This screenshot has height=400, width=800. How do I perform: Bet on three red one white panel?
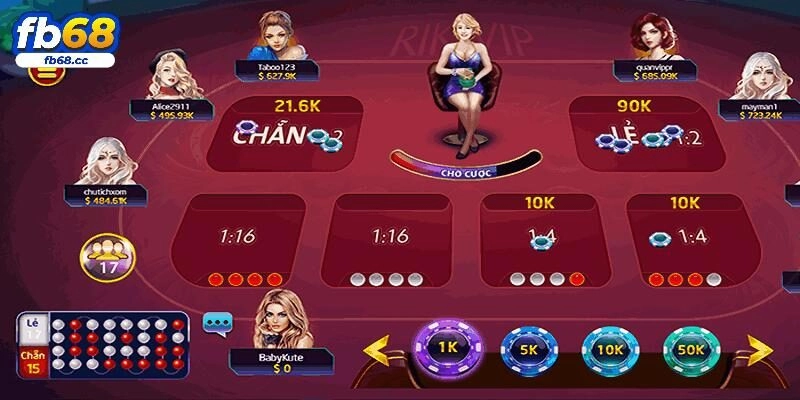click(685, 240)
